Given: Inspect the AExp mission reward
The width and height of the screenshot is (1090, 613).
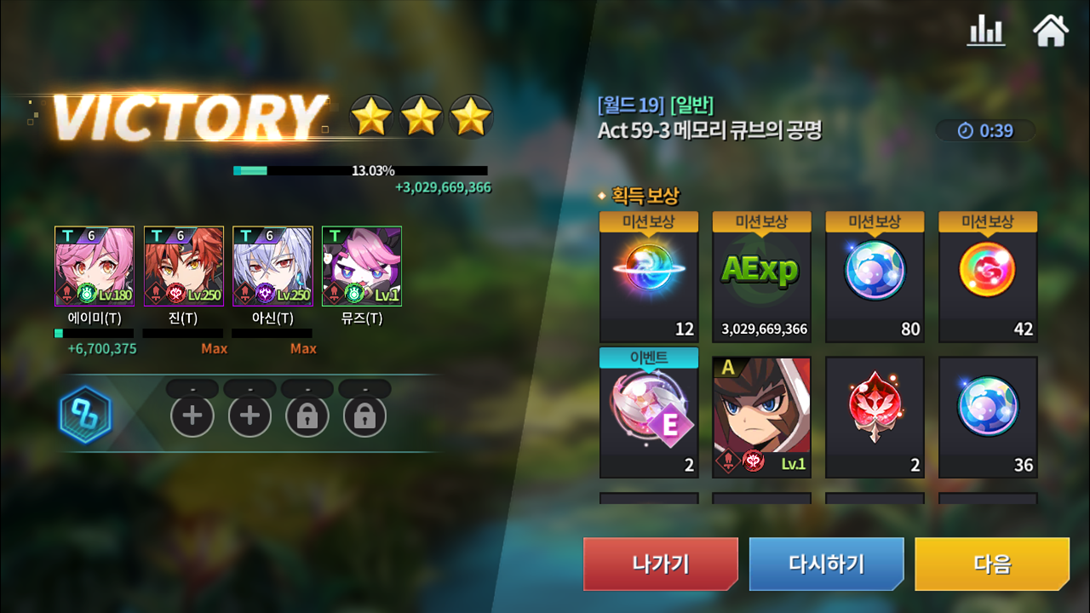Looking at the screenshot, I should (x=761, y=277).
